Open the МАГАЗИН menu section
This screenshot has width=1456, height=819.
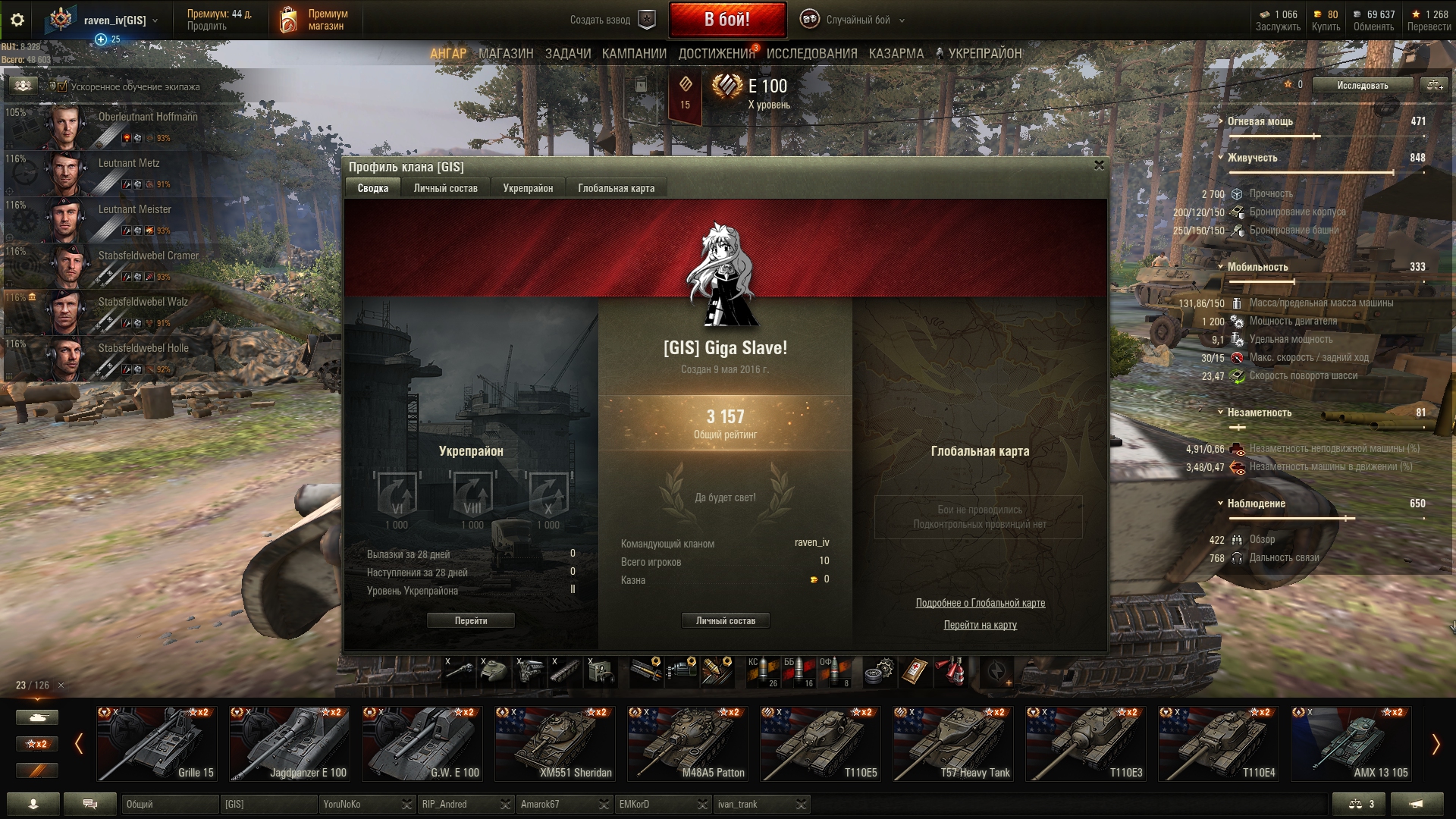click(506, 54)
